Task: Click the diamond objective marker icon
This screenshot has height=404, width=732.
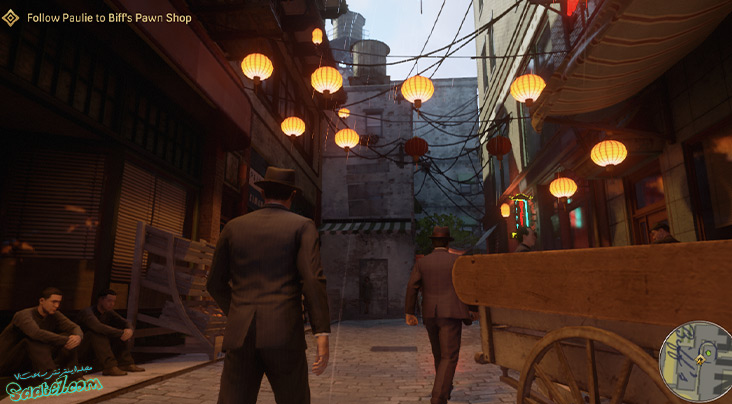Action: tap(12, 18)
